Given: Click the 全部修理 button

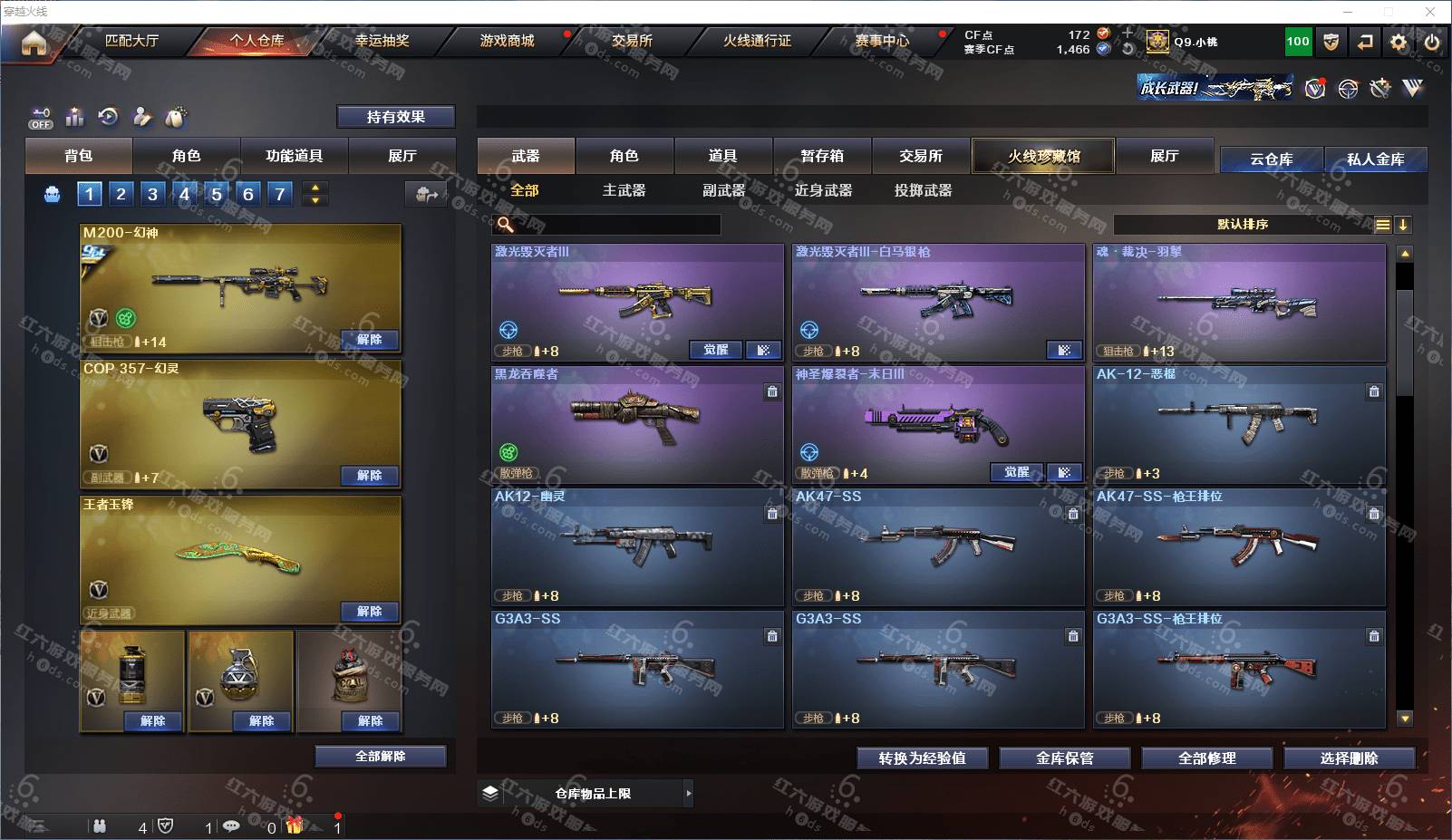Looking at the screenshot, I should tap(1206, 758).
